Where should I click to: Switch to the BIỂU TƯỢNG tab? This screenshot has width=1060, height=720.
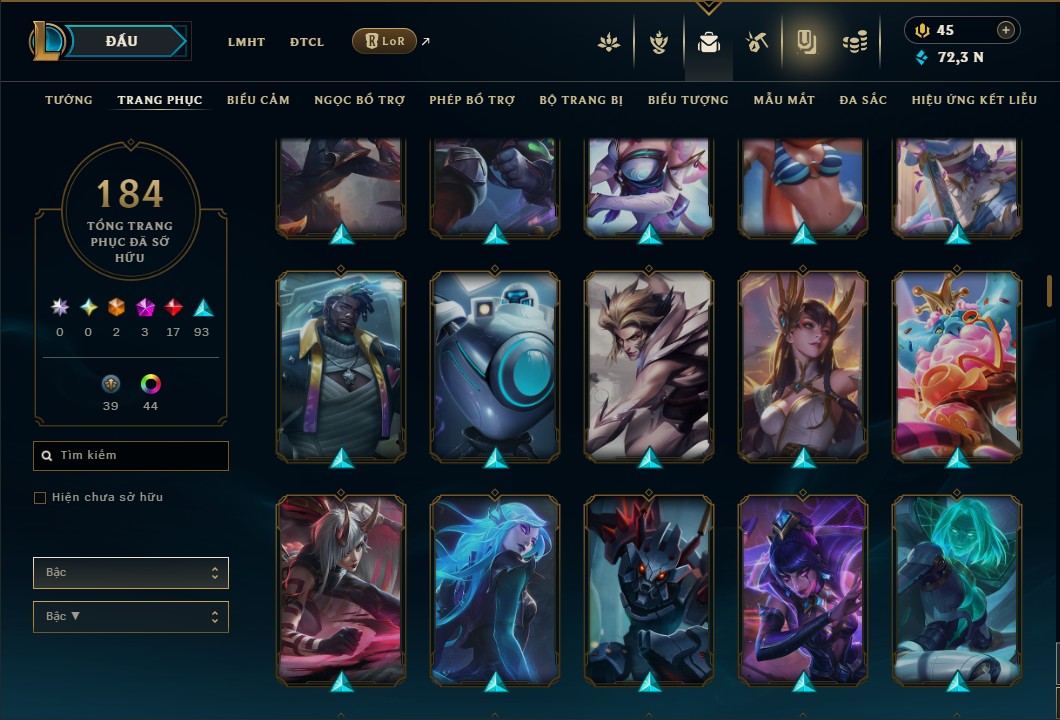click(x=688, y=100)
